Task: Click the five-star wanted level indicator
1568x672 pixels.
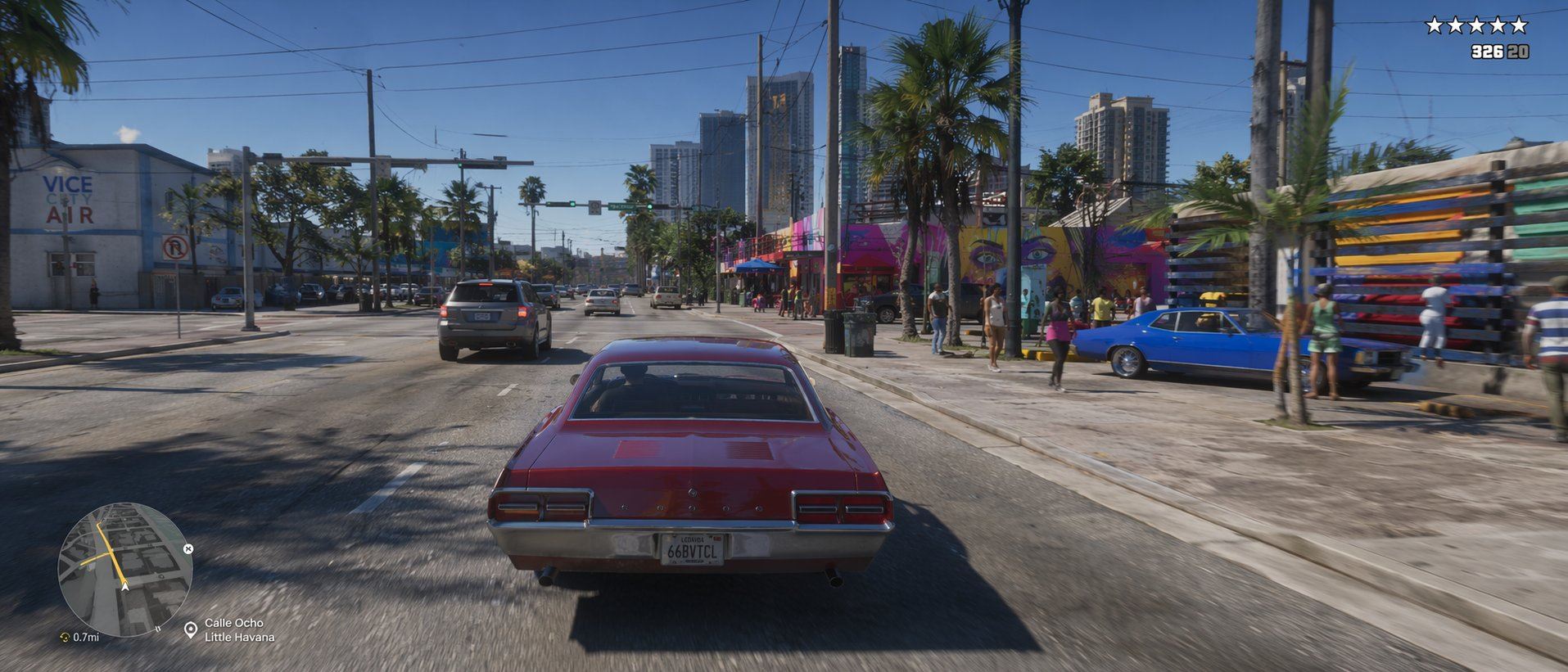Action: click(x=1476, y=25)
